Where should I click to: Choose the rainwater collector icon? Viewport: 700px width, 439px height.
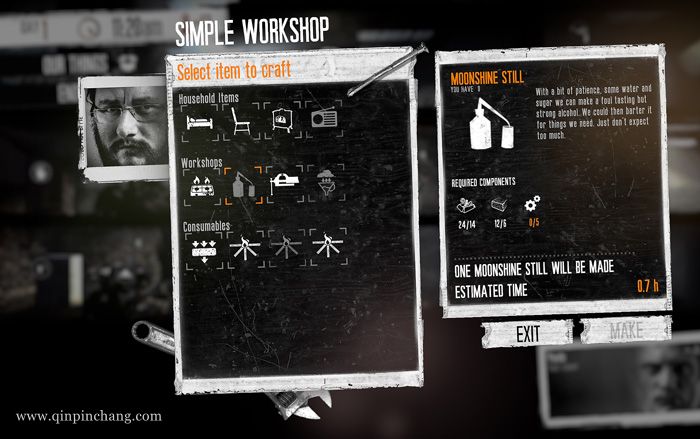[326, 183]
